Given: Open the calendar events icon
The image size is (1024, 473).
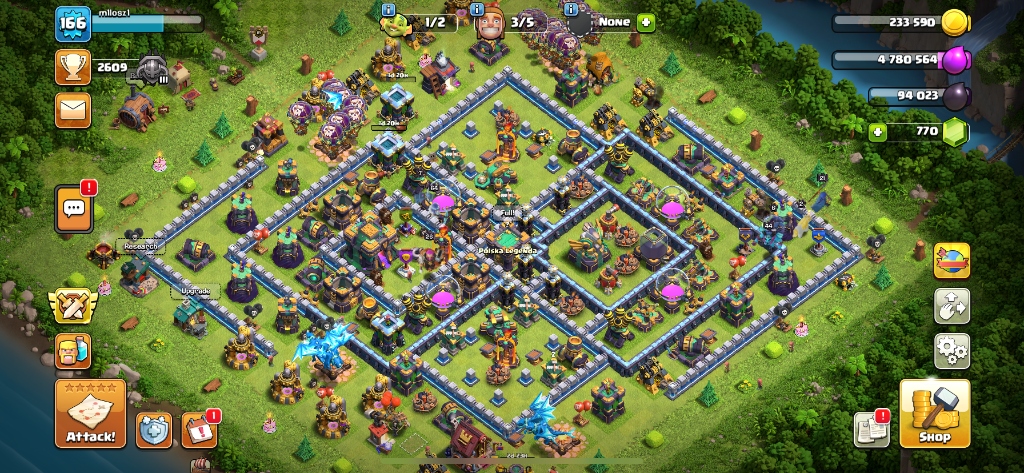Looking at the screenshot, I should click(200, 430).
